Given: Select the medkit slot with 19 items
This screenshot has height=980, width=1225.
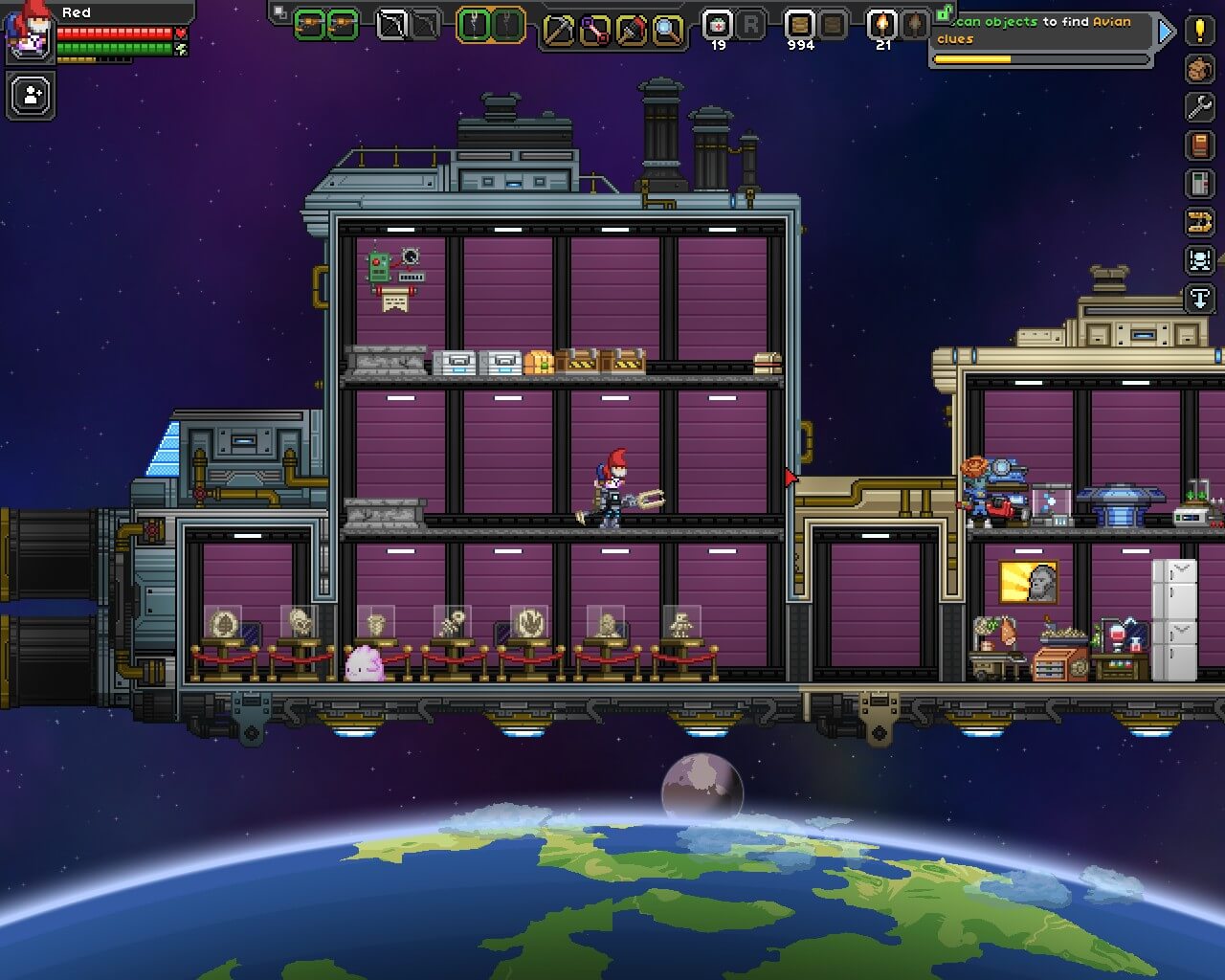Looking at the screenshot, I should point(718,26).
